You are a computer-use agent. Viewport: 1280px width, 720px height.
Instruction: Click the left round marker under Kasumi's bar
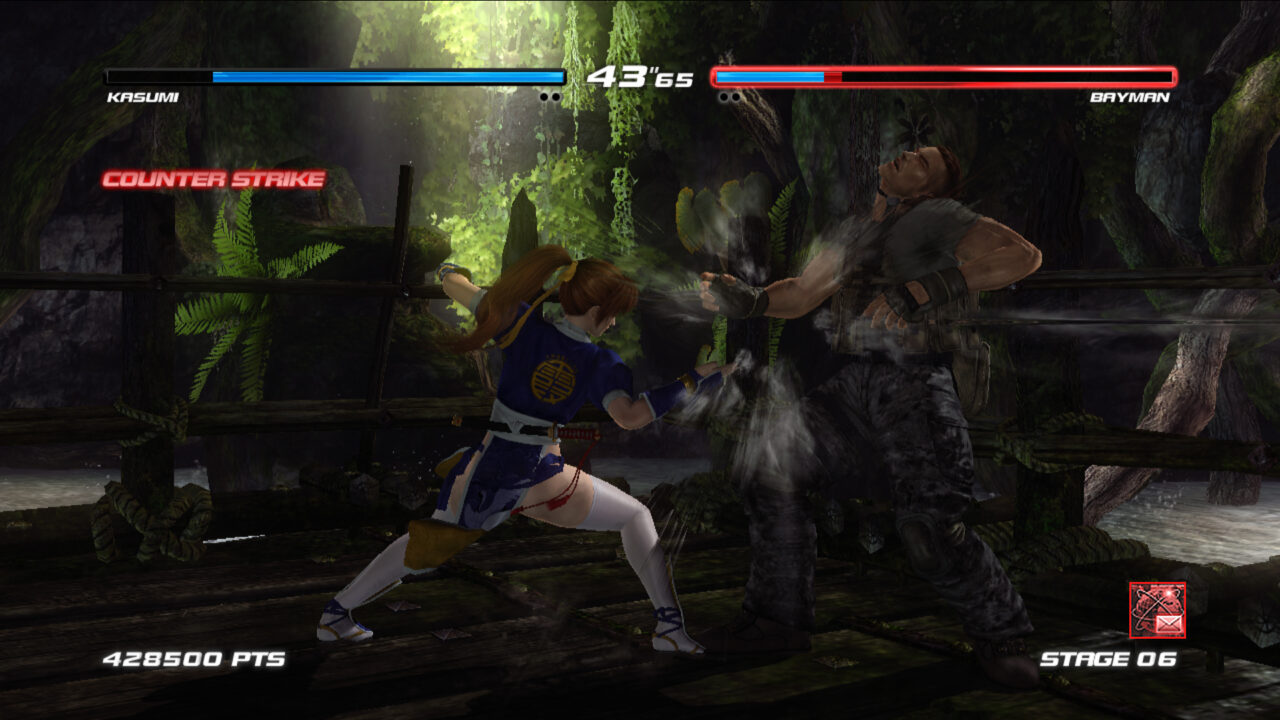(x=543, y=96)
